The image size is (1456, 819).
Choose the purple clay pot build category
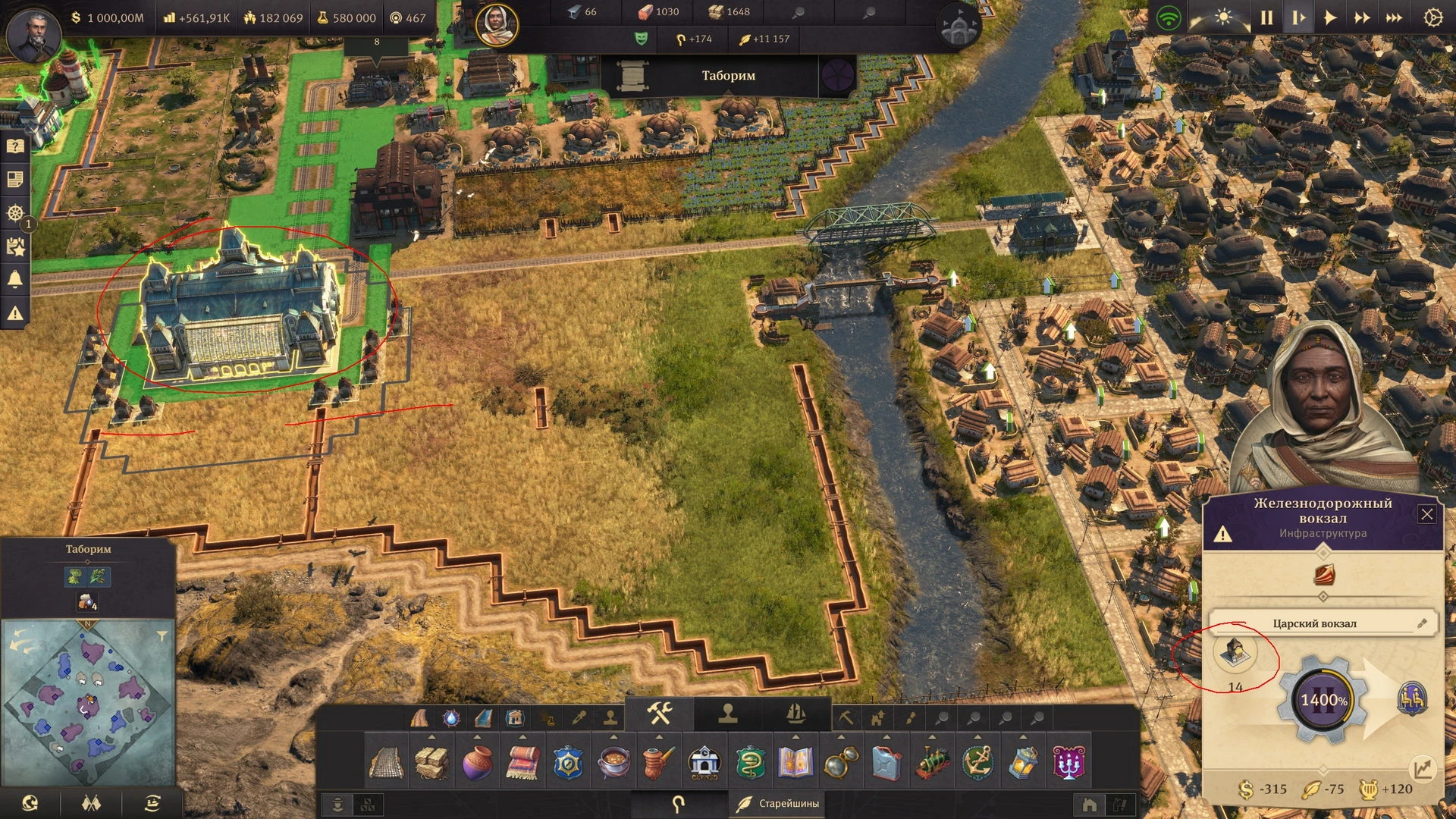(478, 762)
